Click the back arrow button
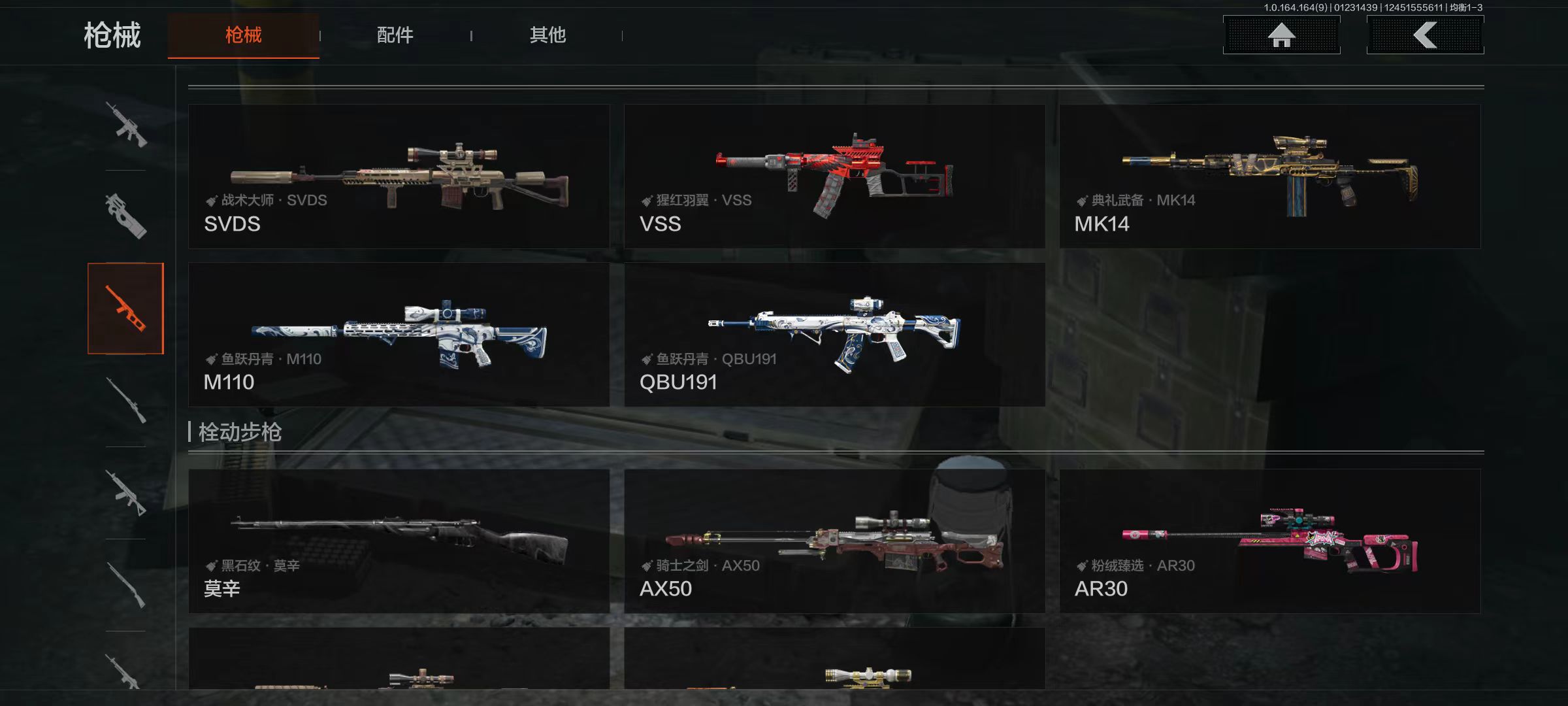Screen dimensions: 1568x706 1425,35
